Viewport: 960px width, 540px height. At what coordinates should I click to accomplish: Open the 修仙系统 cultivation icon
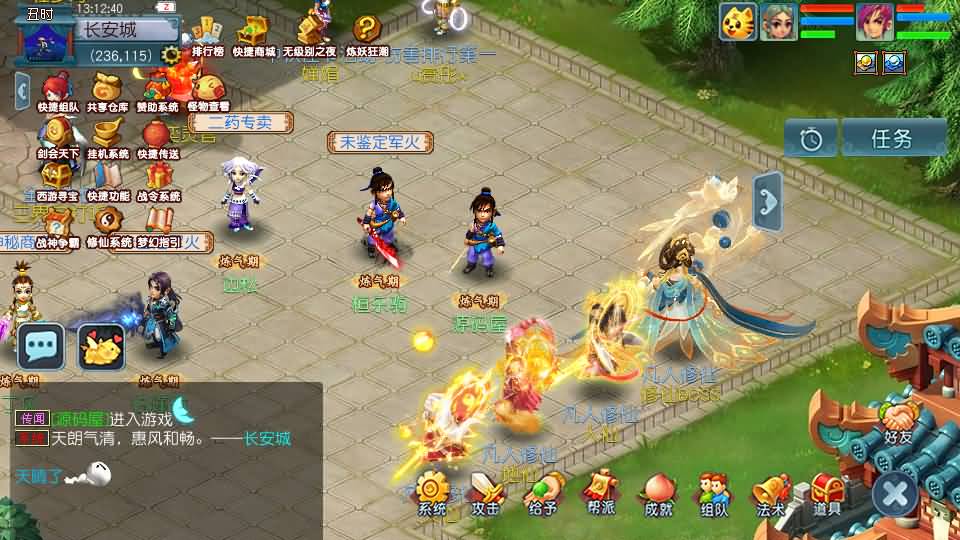point(107,226)
